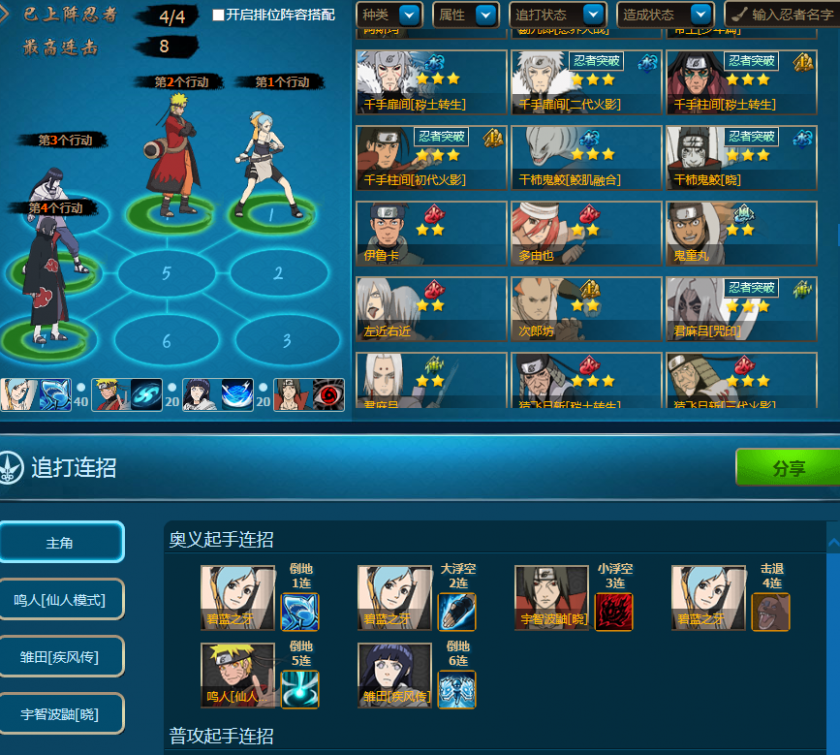This screenshot has height=755, width=840.
Task: Select the 次郎坊 ninja card
Action: [x=585, y=309]
